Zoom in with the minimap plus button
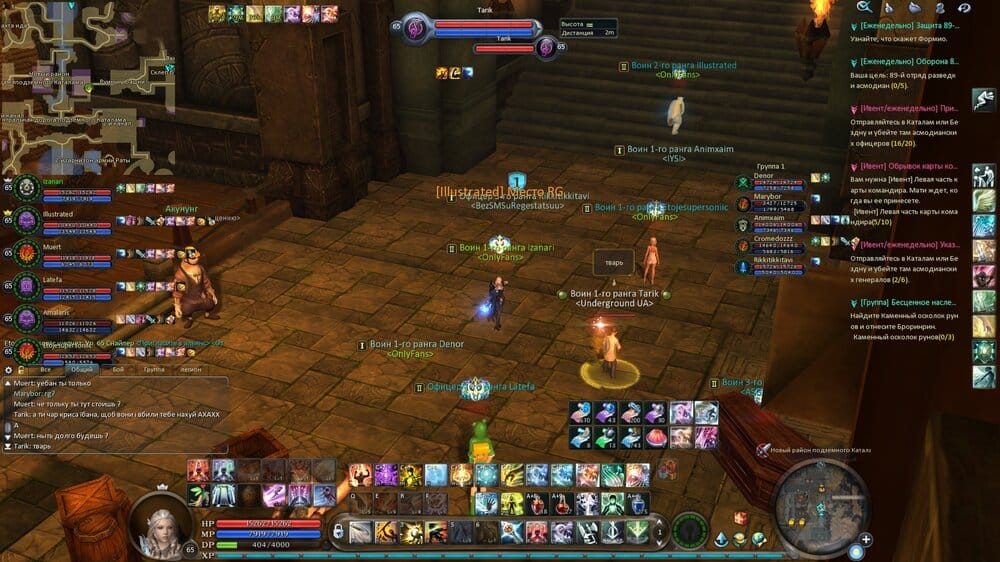 (x=866, y=540)
